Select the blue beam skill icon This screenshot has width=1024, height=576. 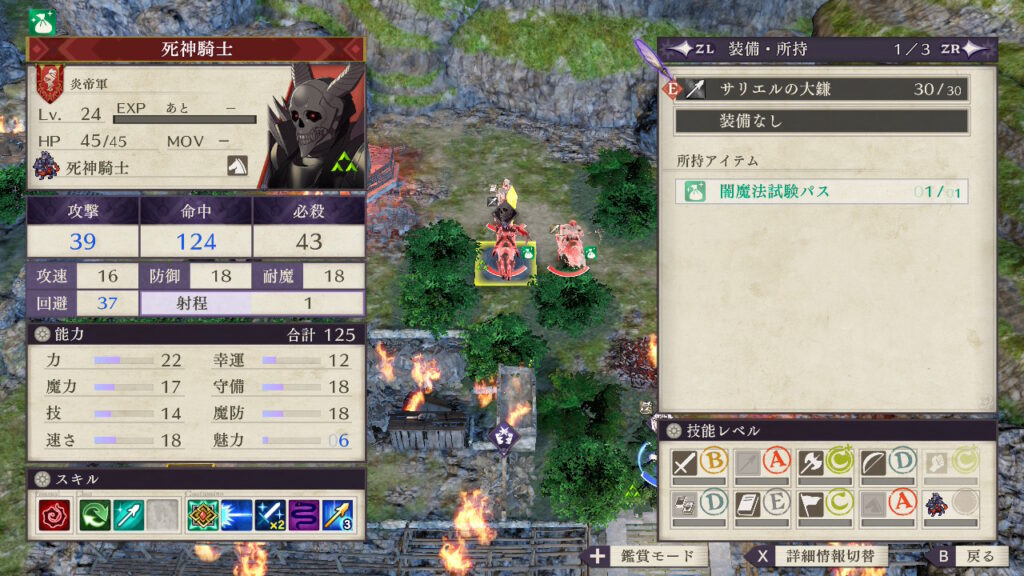tap(236, 514)
